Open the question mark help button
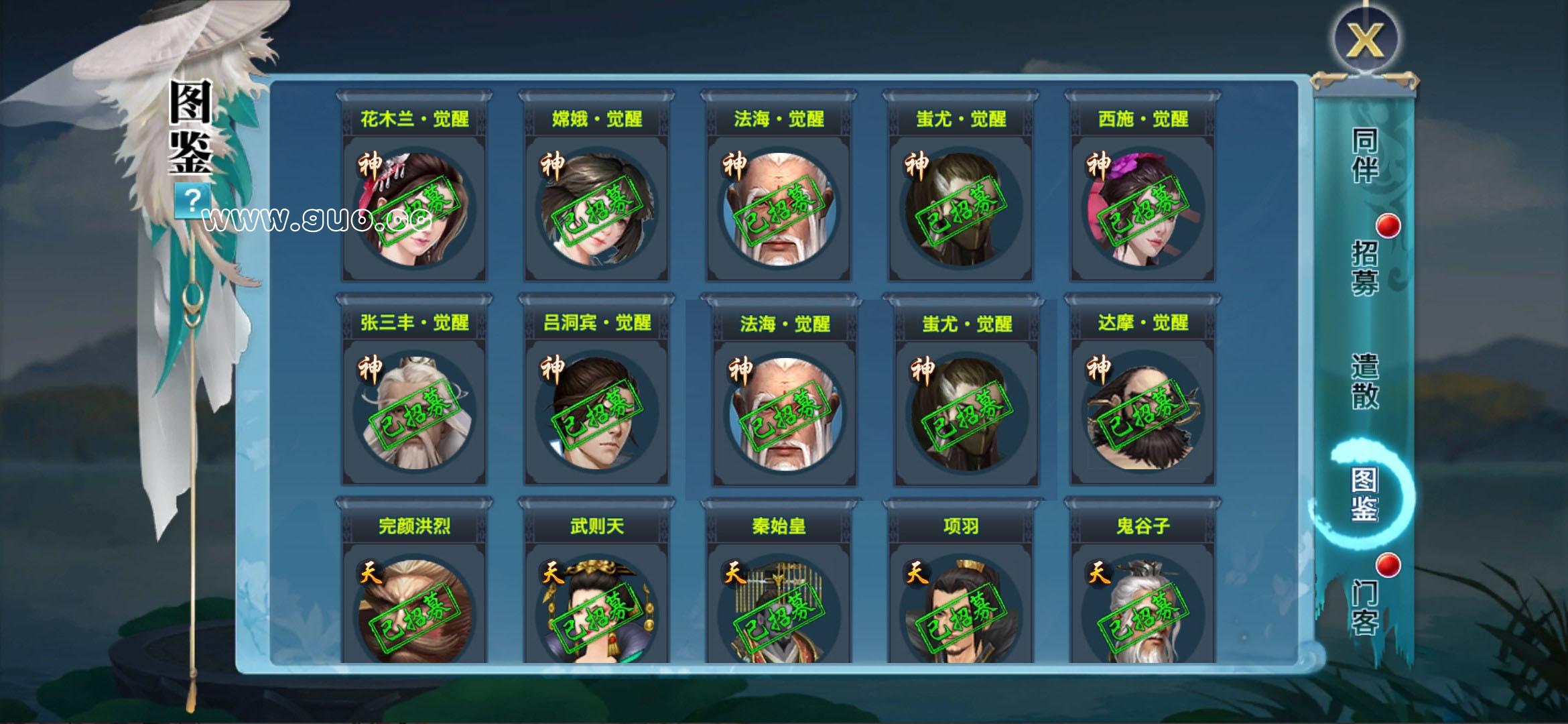Viewport: 1568px width, 724px height. pyautogui.click(x=192, y=200)
